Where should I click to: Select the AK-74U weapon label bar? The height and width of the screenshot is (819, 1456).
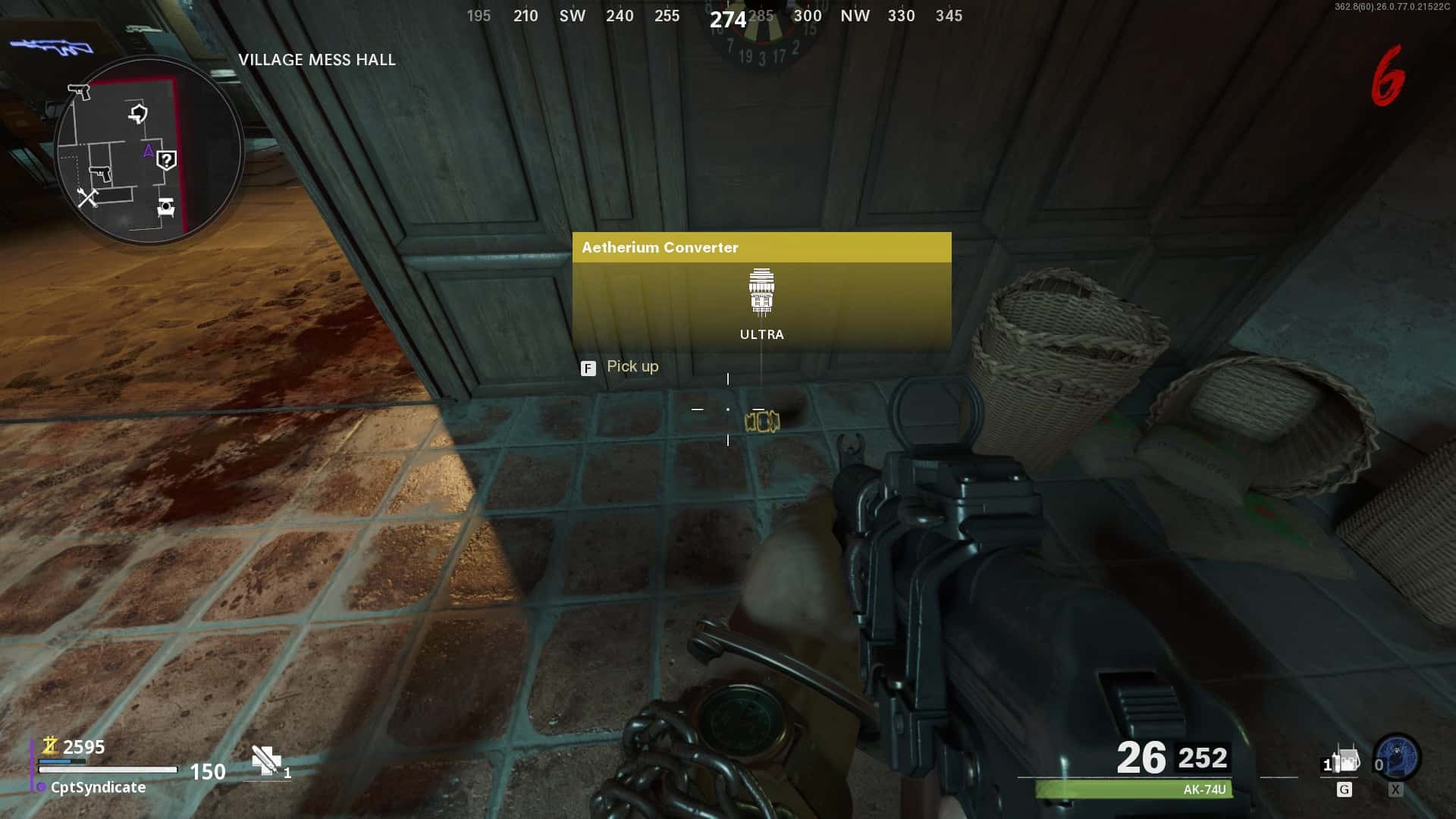(x=1134, y=789)
